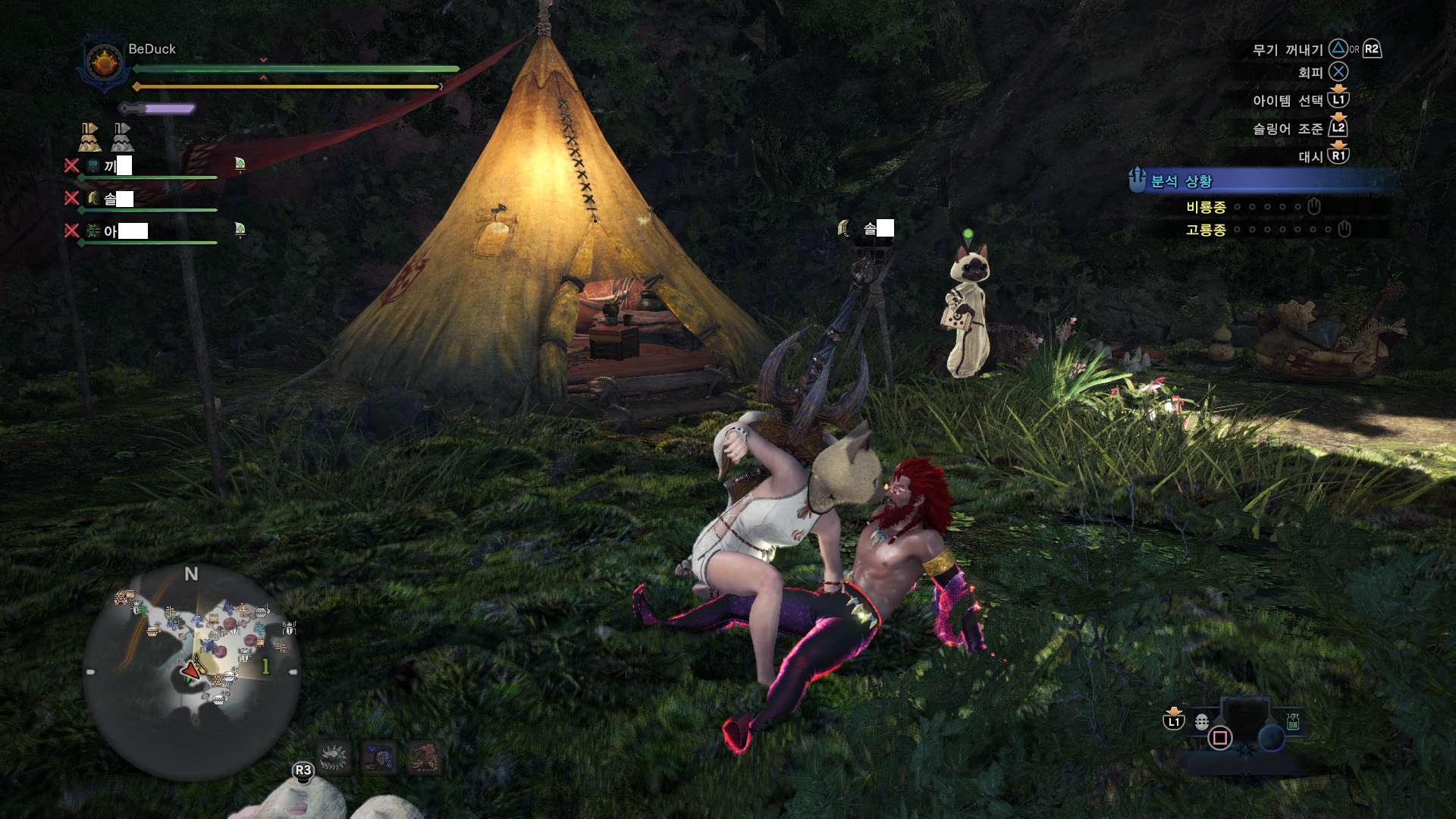Click the red player arrow on minimap

point(190,670)
